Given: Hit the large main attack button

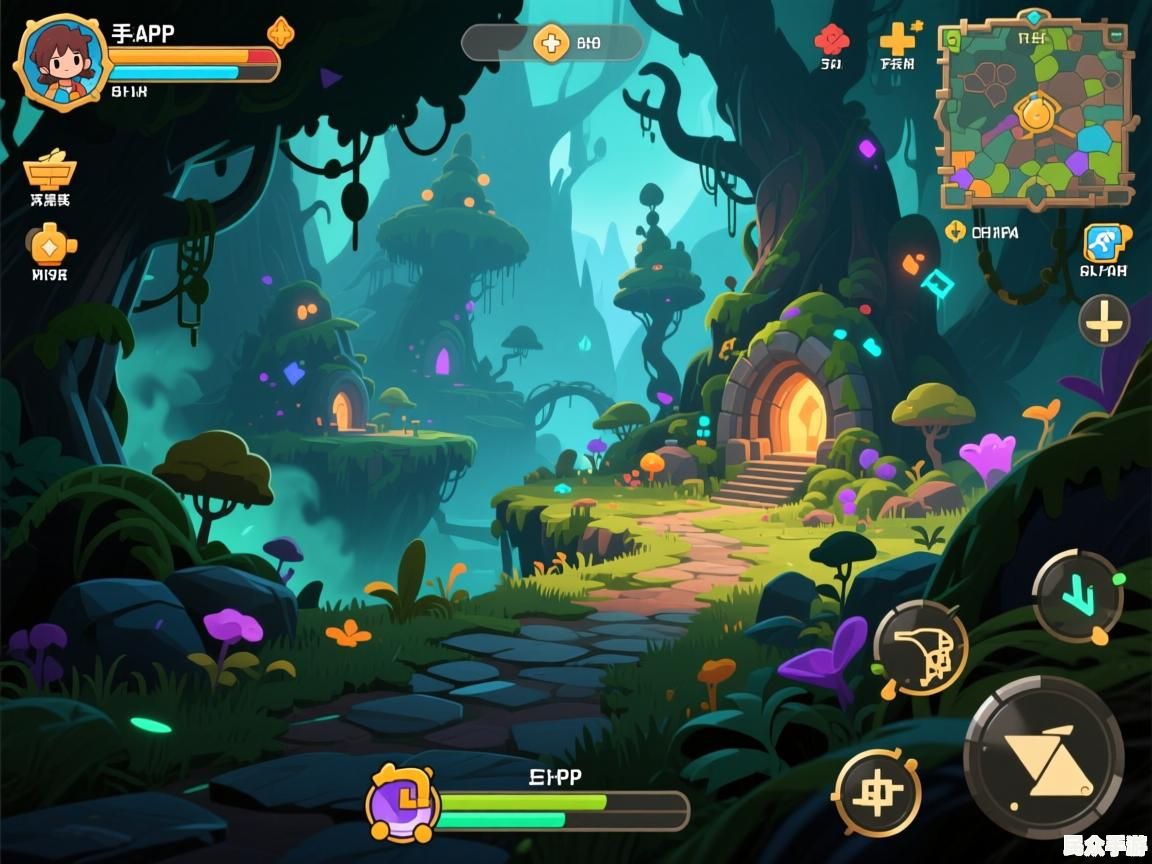Looking at the screenshot, I should pos(1044,757).
